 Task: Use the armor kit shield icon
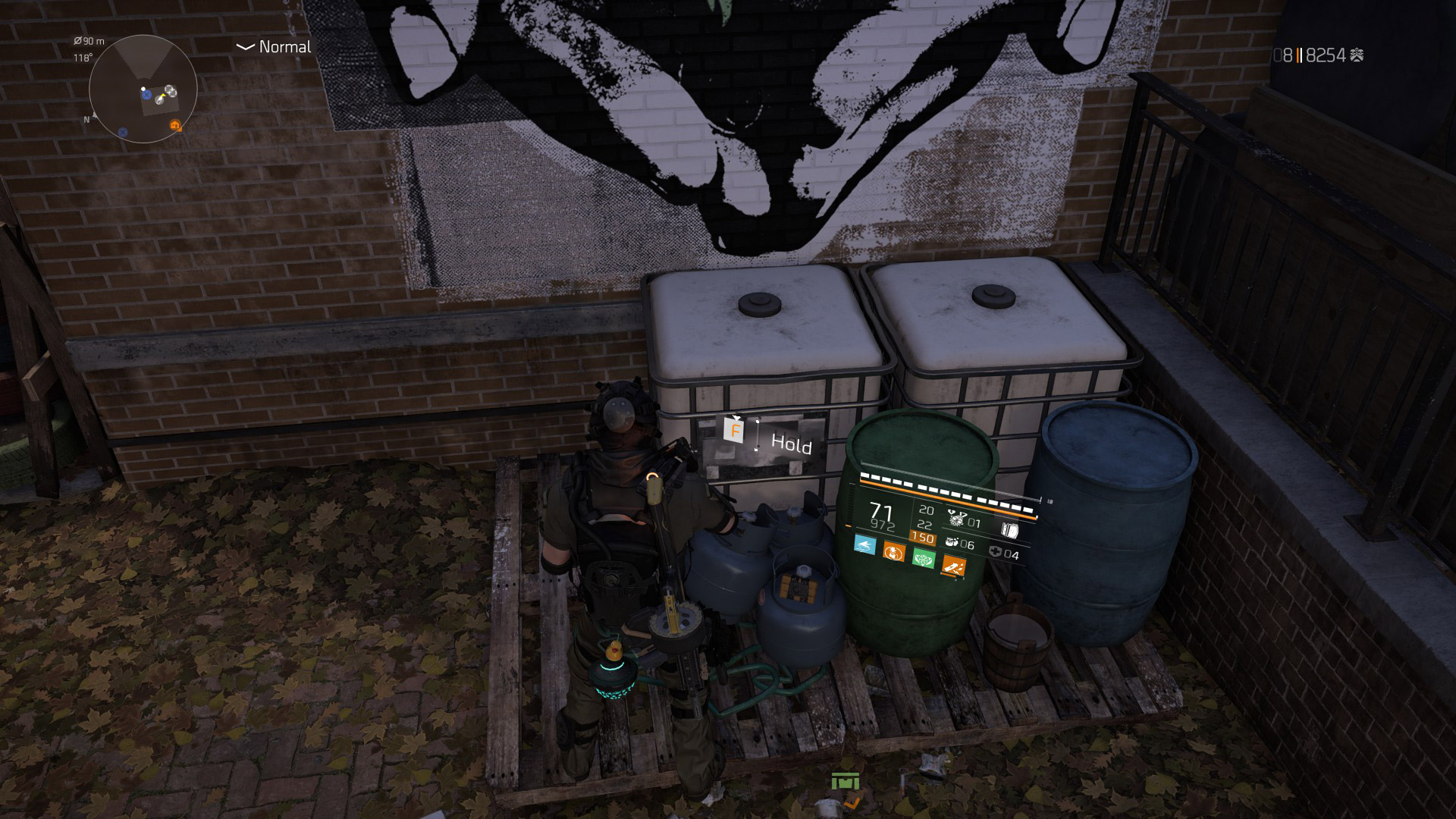click(996, 552)
